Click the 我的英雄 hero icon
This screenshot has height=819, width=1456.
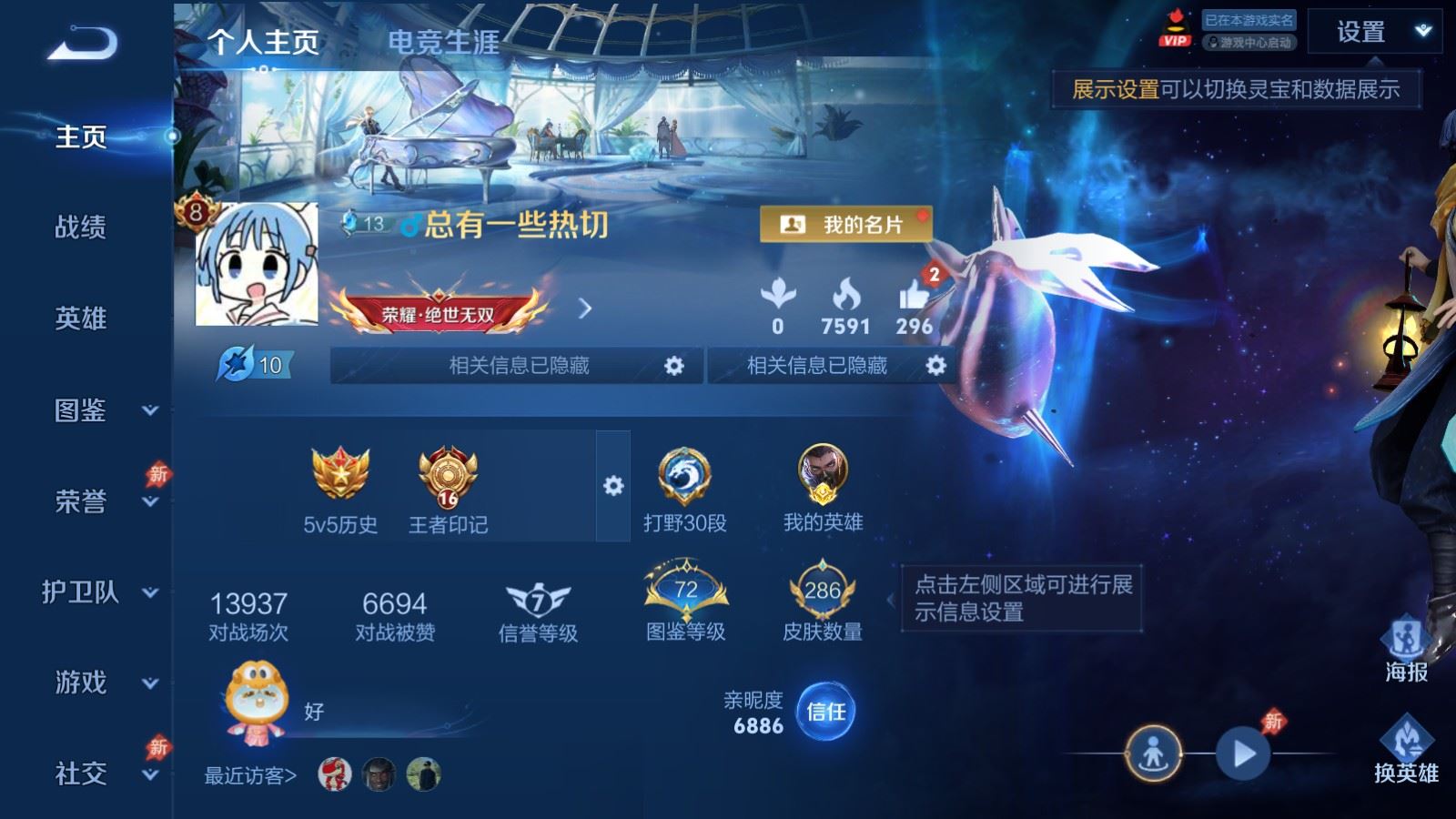(x=822, y=473)
